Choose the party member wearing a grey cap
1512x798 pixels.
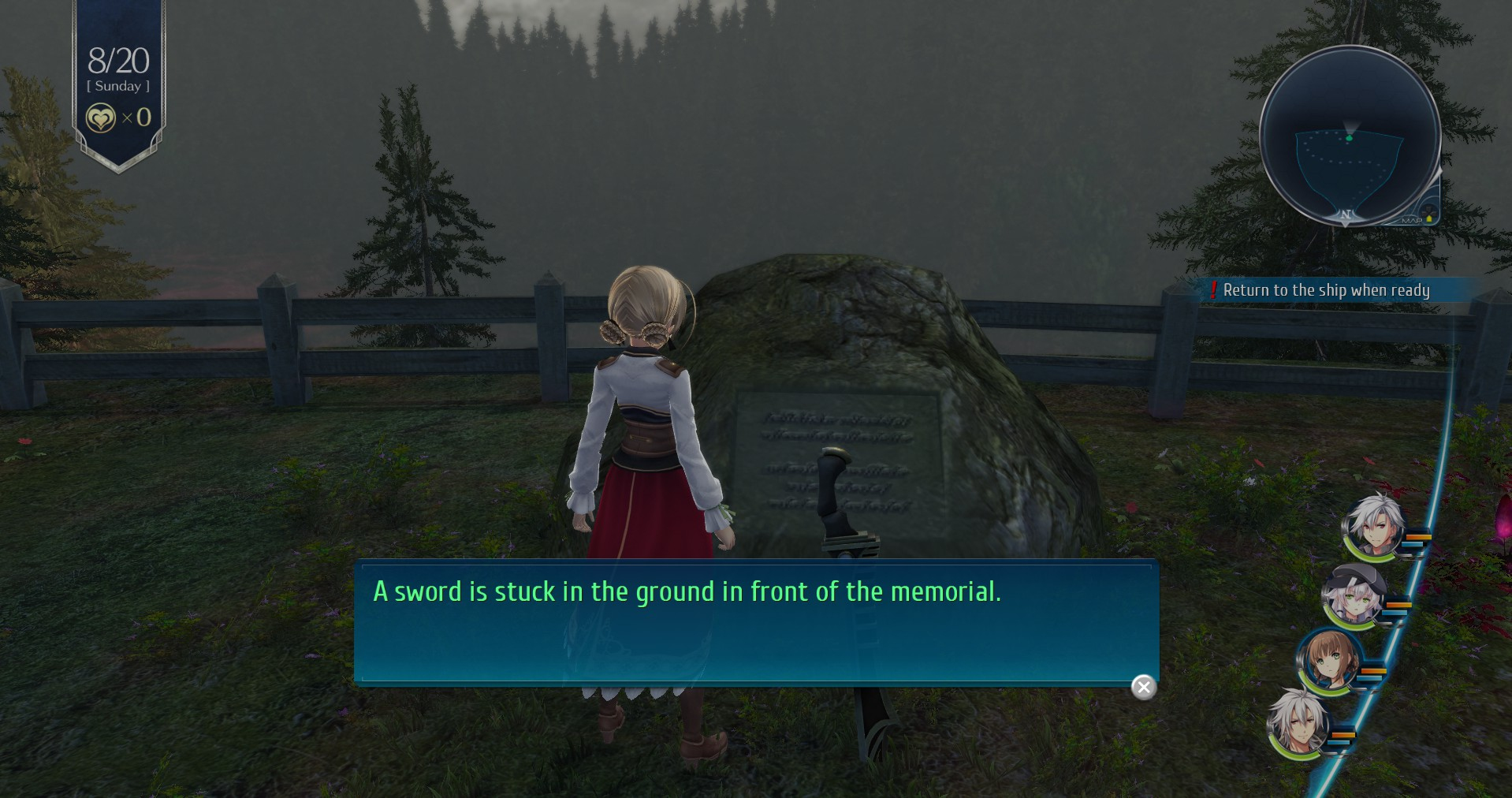click(x=1353, y=595)
